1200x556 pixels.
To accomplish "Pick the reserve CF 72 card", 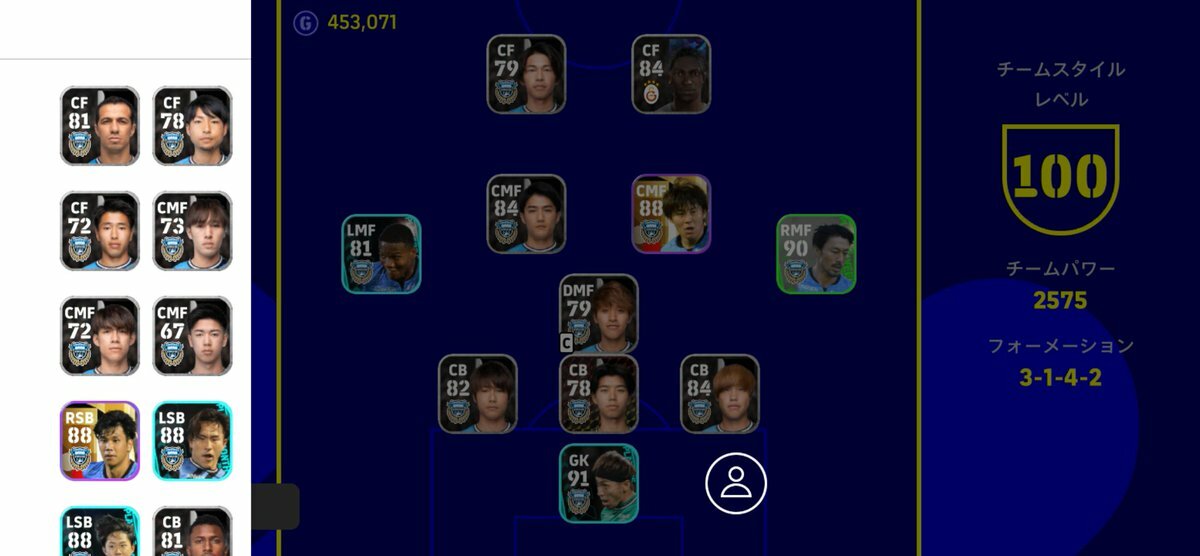I will pos(99,231).
